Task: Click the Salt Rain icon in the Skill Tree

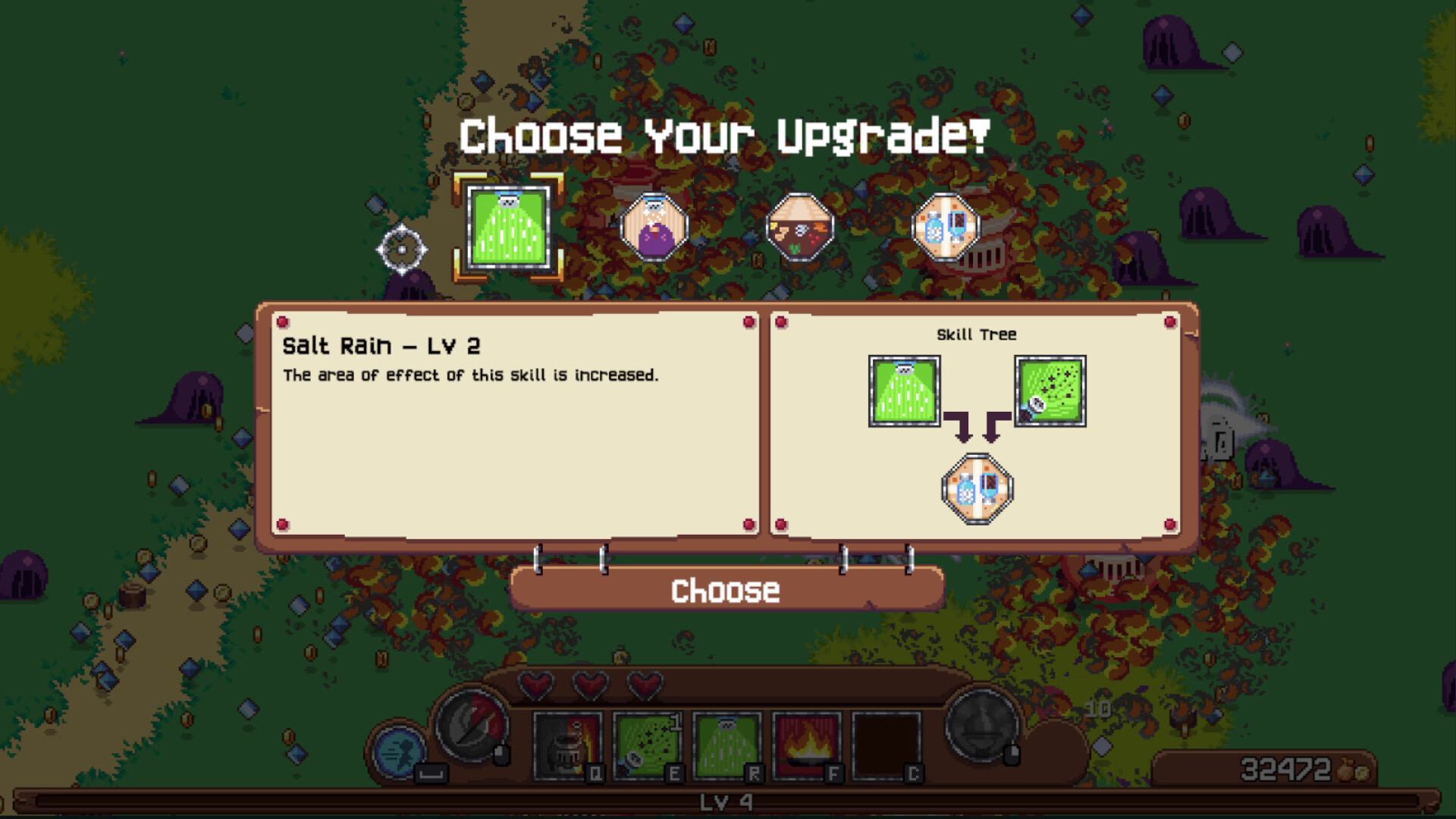Action: (903, 389)
